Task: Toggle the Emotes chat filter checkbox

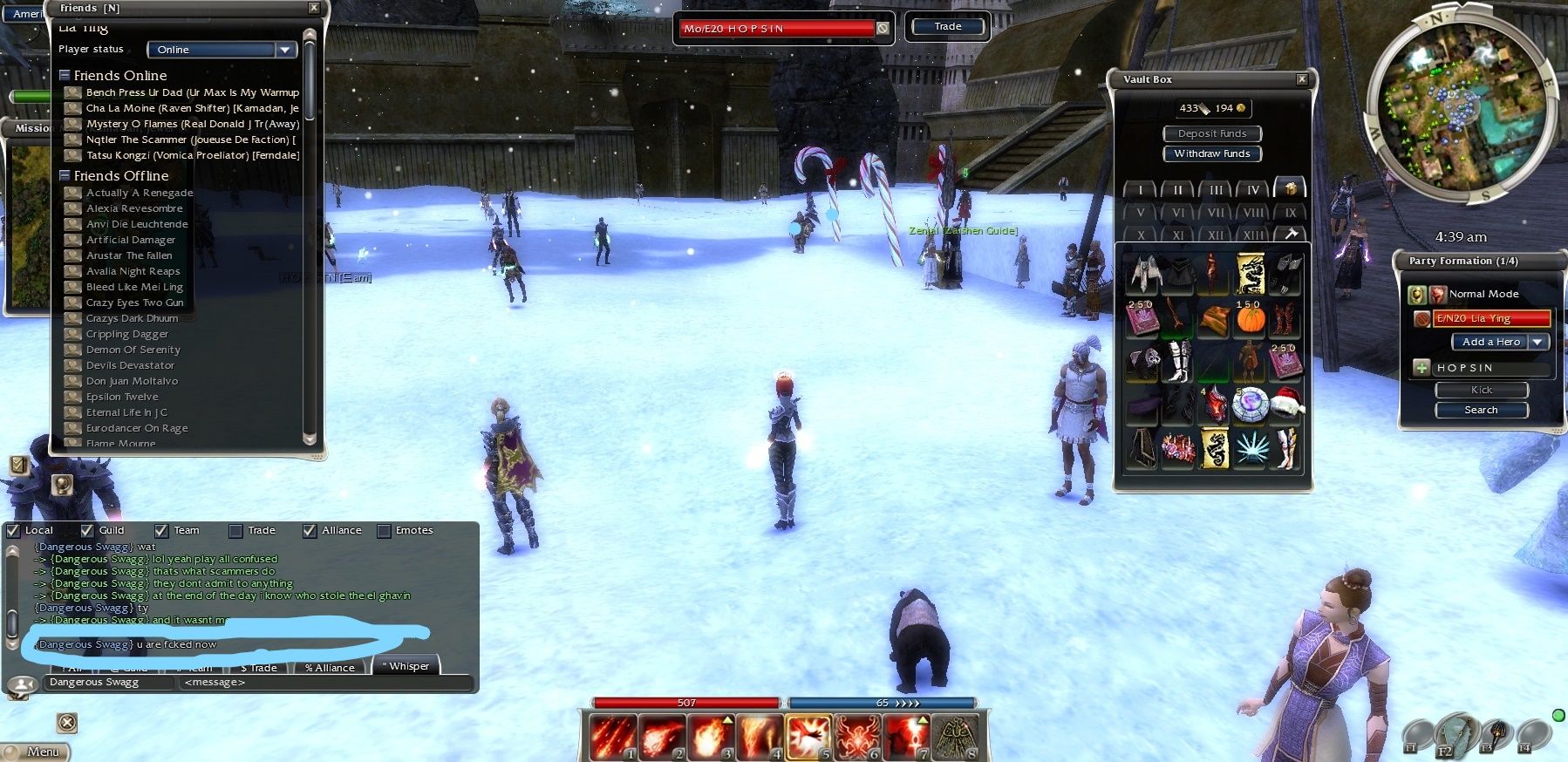Action: click(384, 530)
